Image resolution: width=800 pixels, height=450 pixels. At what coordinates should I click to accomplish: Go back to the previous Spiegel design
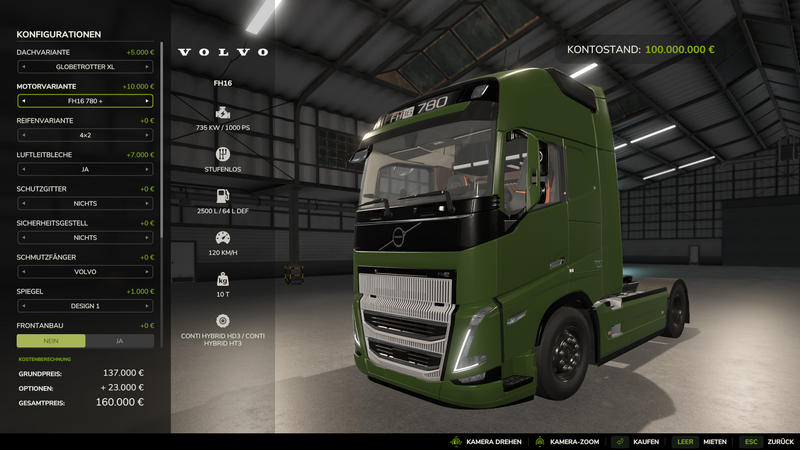(22, 305)
